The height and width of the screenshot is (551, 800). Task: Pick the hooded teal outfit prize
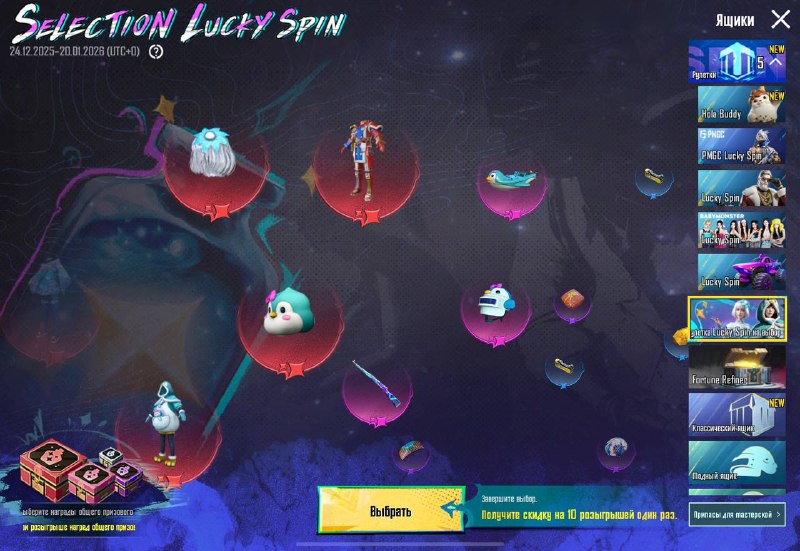click(165, 424)
